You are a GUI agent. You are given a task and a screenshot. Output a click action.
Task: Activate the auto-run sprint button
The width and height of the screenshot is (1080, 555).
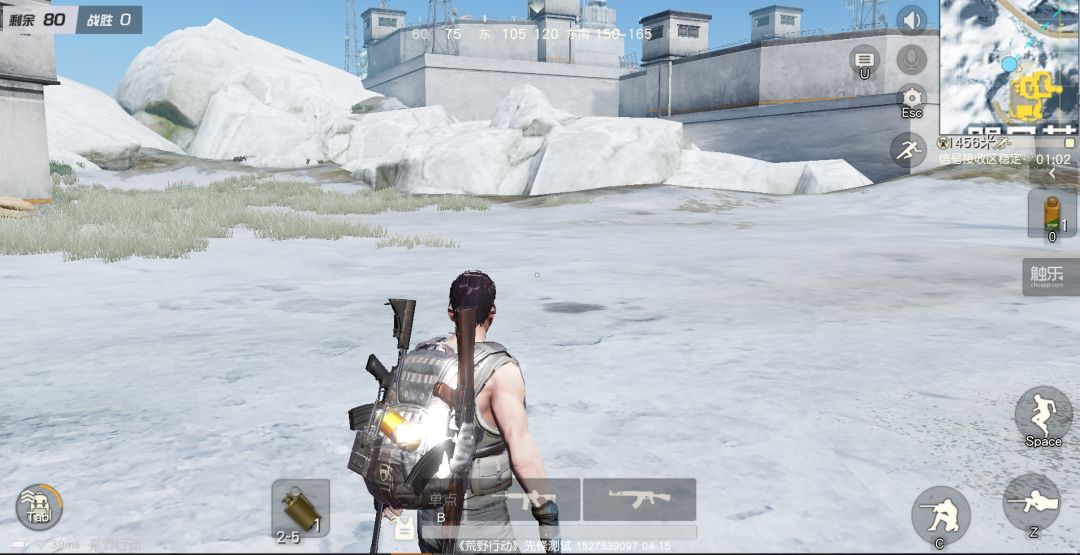(908, 150)
